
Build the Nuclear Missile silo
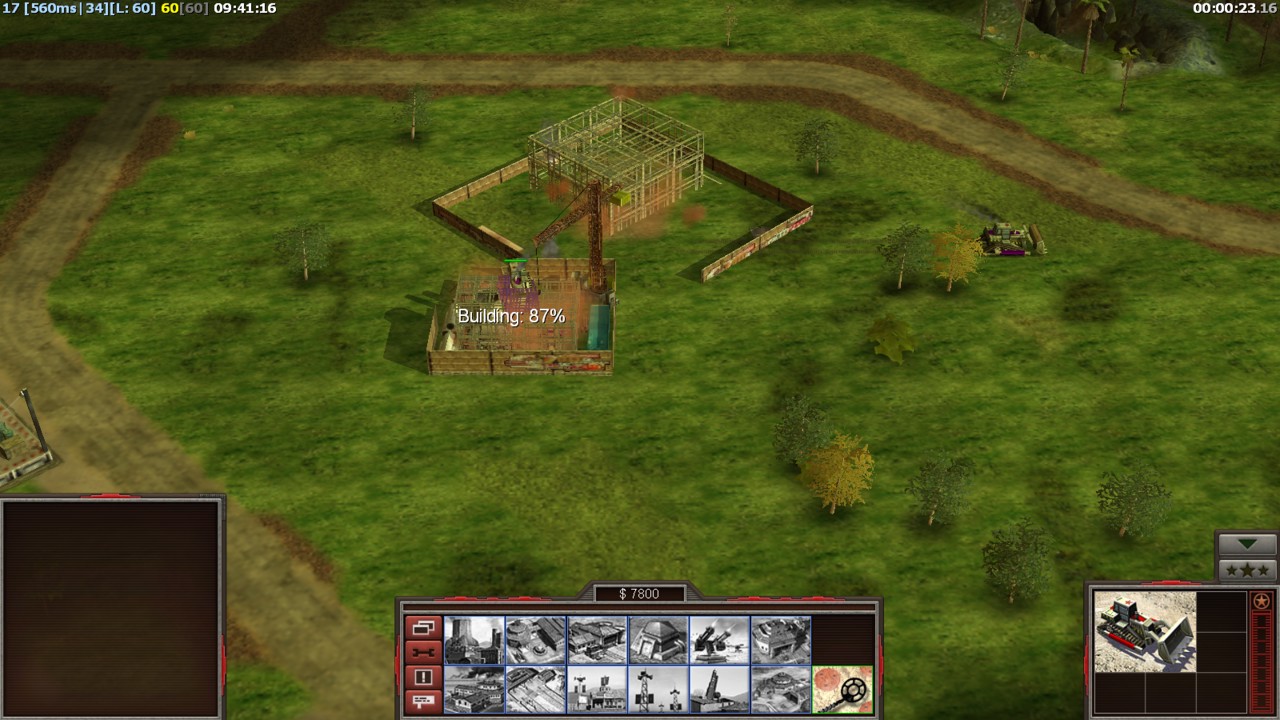719,689
